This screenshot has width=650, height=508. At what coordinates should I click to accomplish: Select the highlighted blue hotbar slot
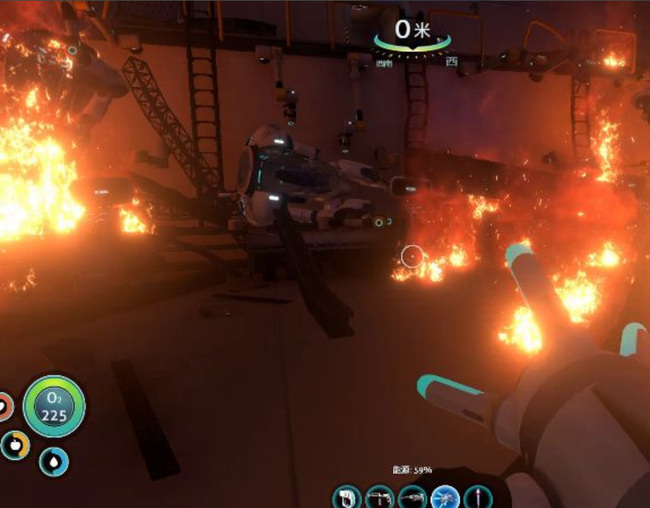(444, 495)
